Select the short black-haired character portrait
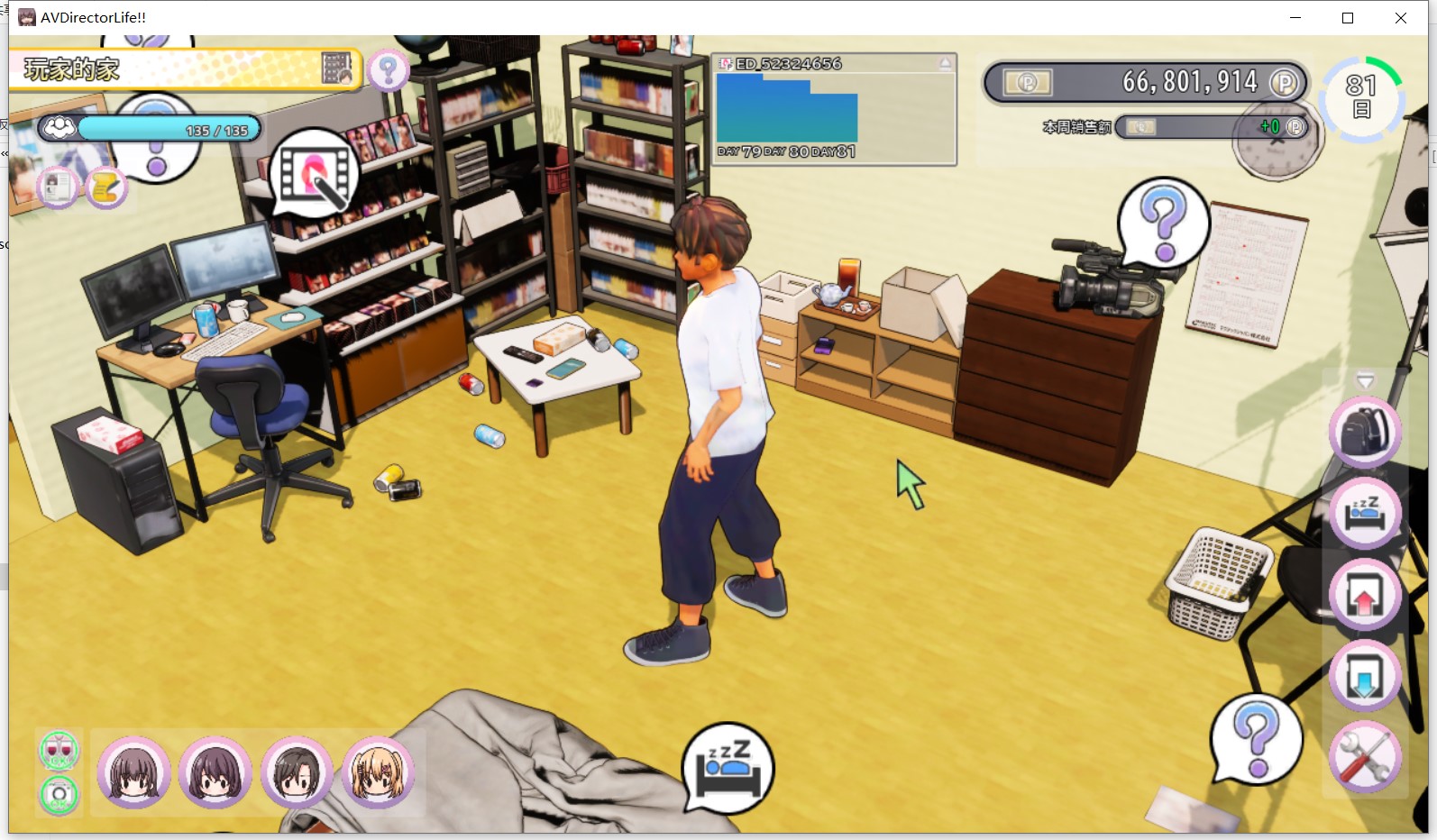 coord(297,772)
